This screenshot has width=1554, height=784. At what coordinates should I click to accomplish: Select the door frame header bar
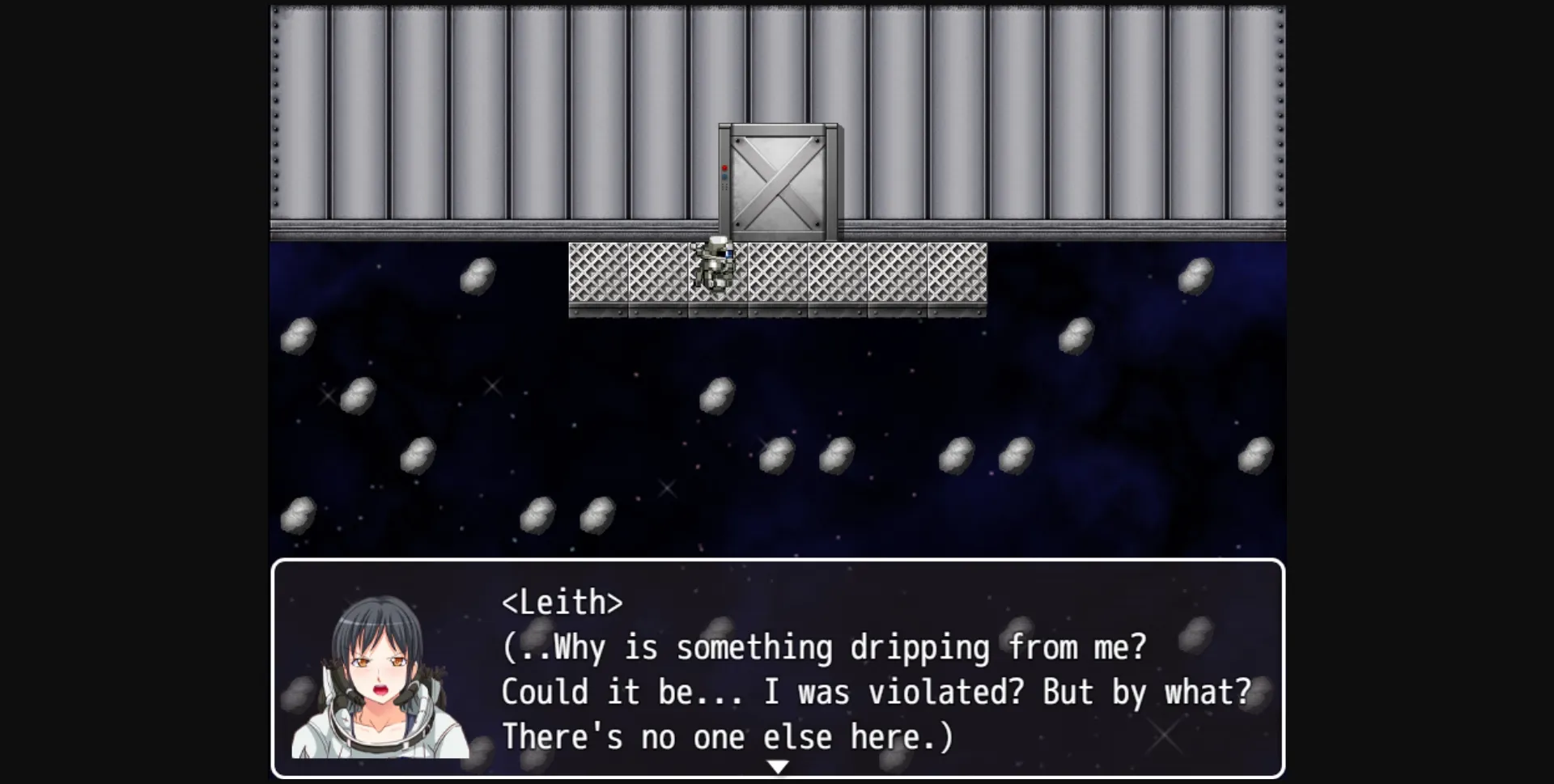tap(779, 131)
